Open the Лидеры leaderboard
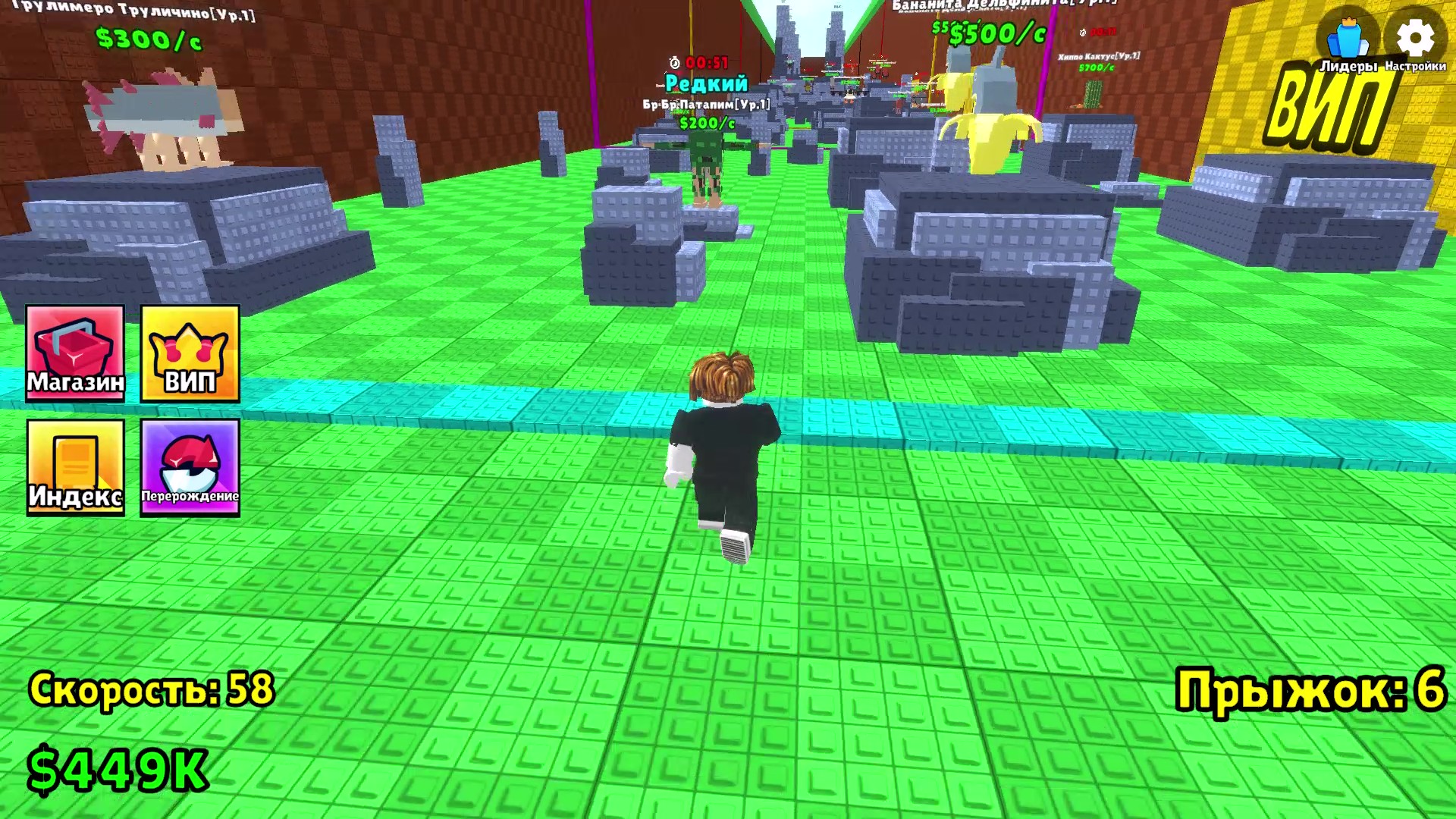This screenshot has height=819, width=1456. 1348,43
